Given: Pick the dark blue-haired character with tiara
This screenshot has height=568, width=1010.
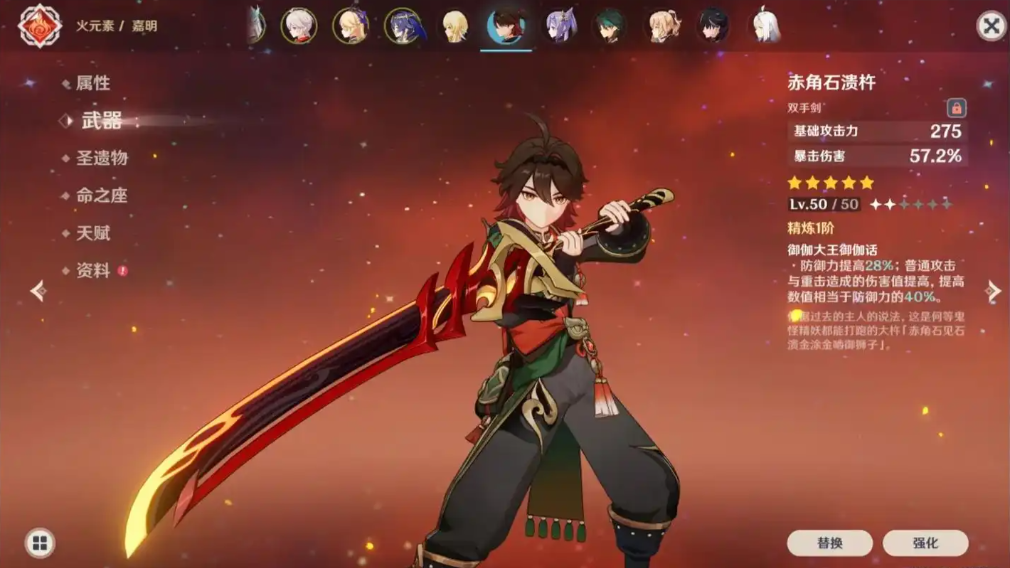Looking at the screenshot, I should [x=403, y=26].
